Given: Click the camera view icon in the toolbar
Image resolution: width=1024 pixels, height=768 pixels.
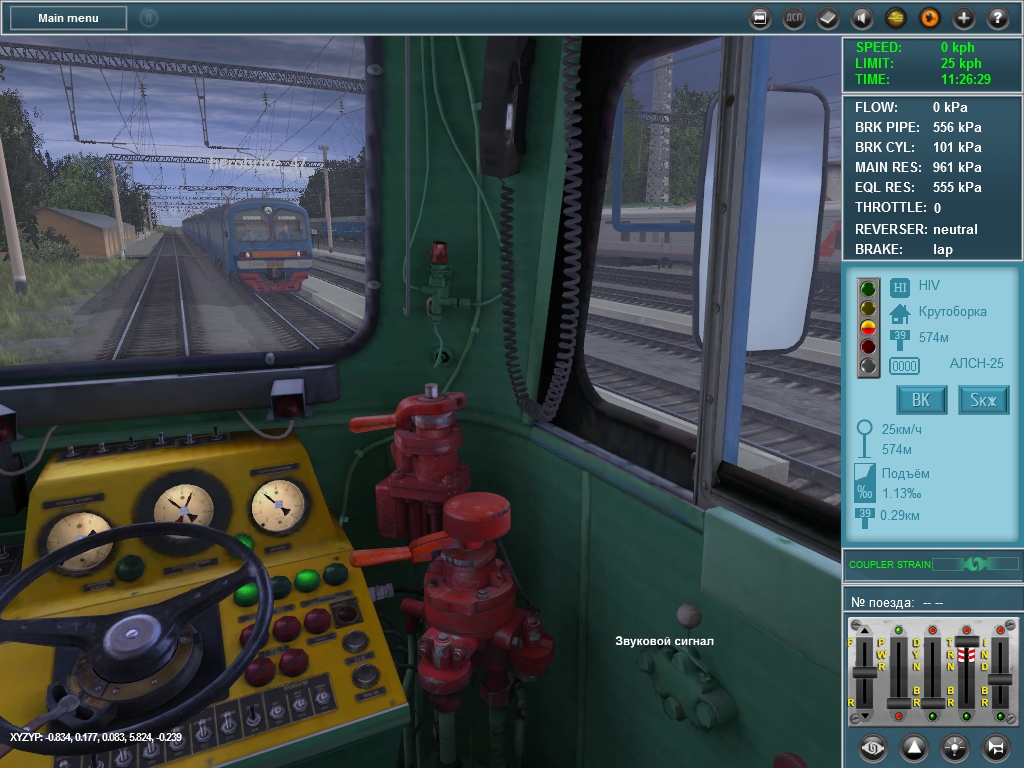Looking at the screenshot, I should [760, 17].
